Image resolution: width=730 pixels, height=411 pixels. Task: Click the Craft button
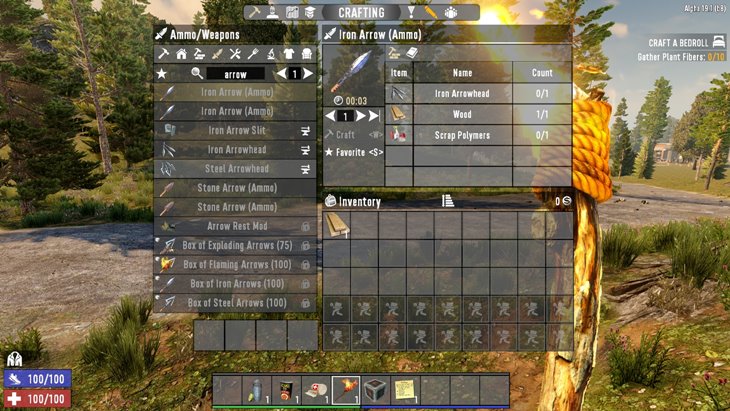coord(346,134)
